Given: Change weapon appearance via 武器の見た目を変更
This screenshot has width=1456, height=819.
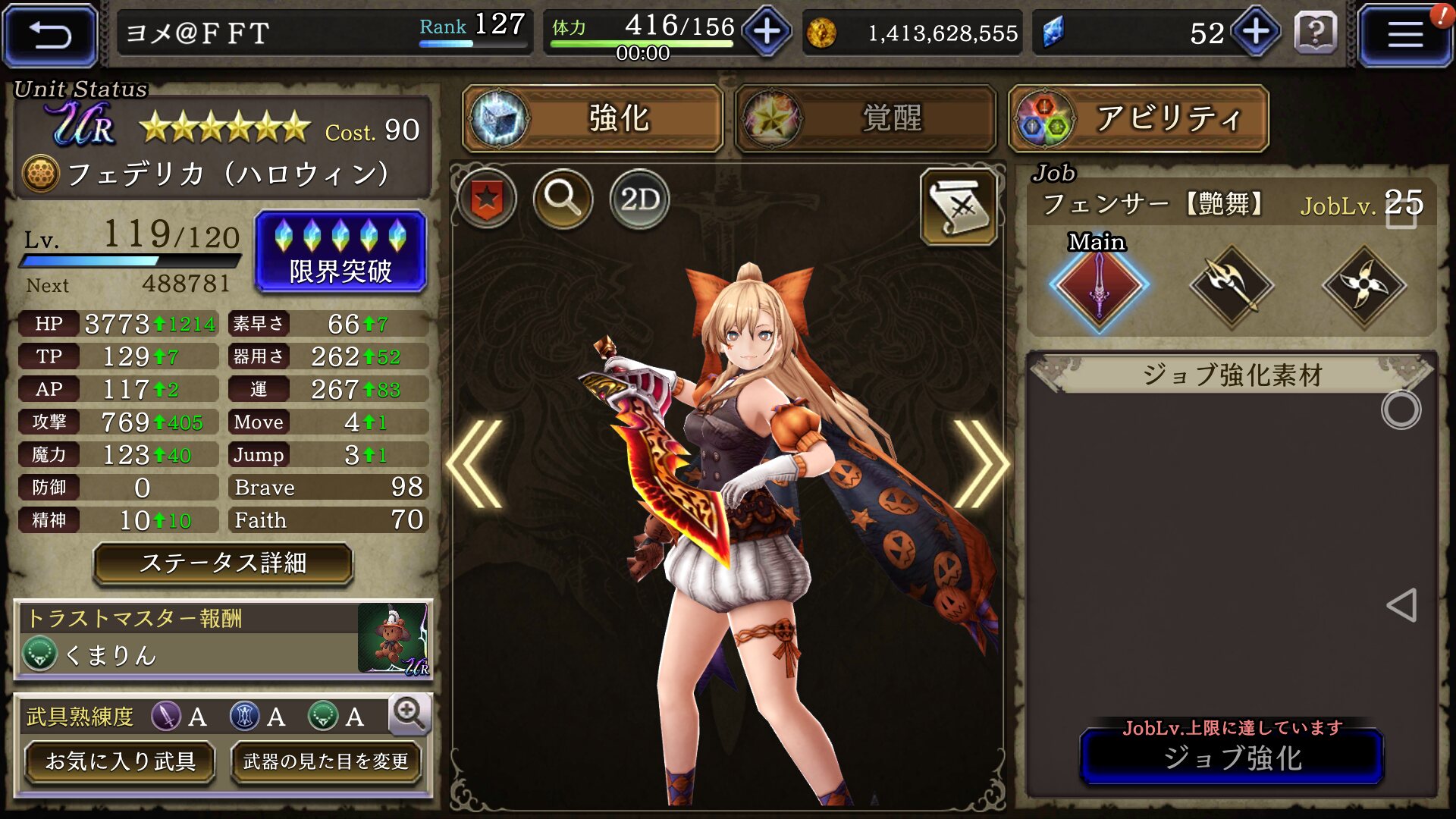Looking at the screenshot, I should (x=326, y=761).
